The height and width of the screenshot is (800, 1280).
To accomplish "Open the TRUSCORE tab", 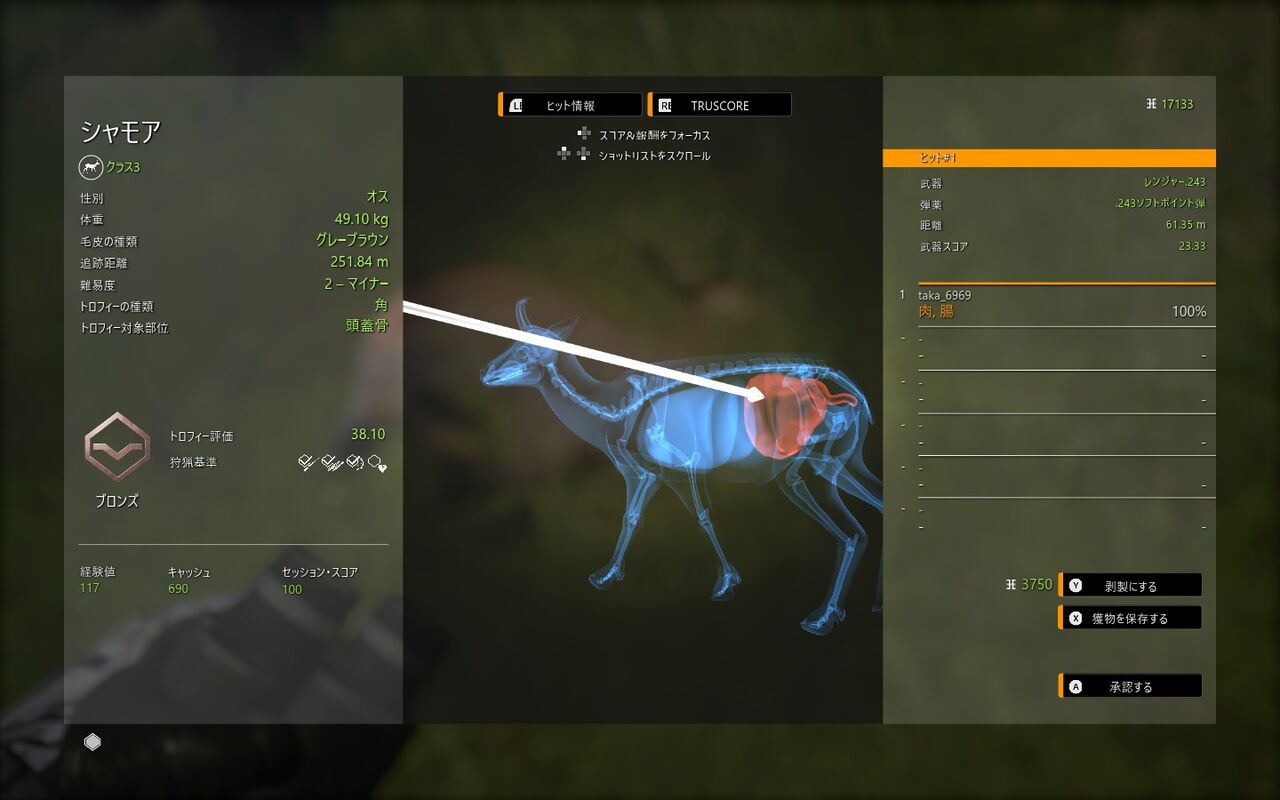I will coord(720,105).
